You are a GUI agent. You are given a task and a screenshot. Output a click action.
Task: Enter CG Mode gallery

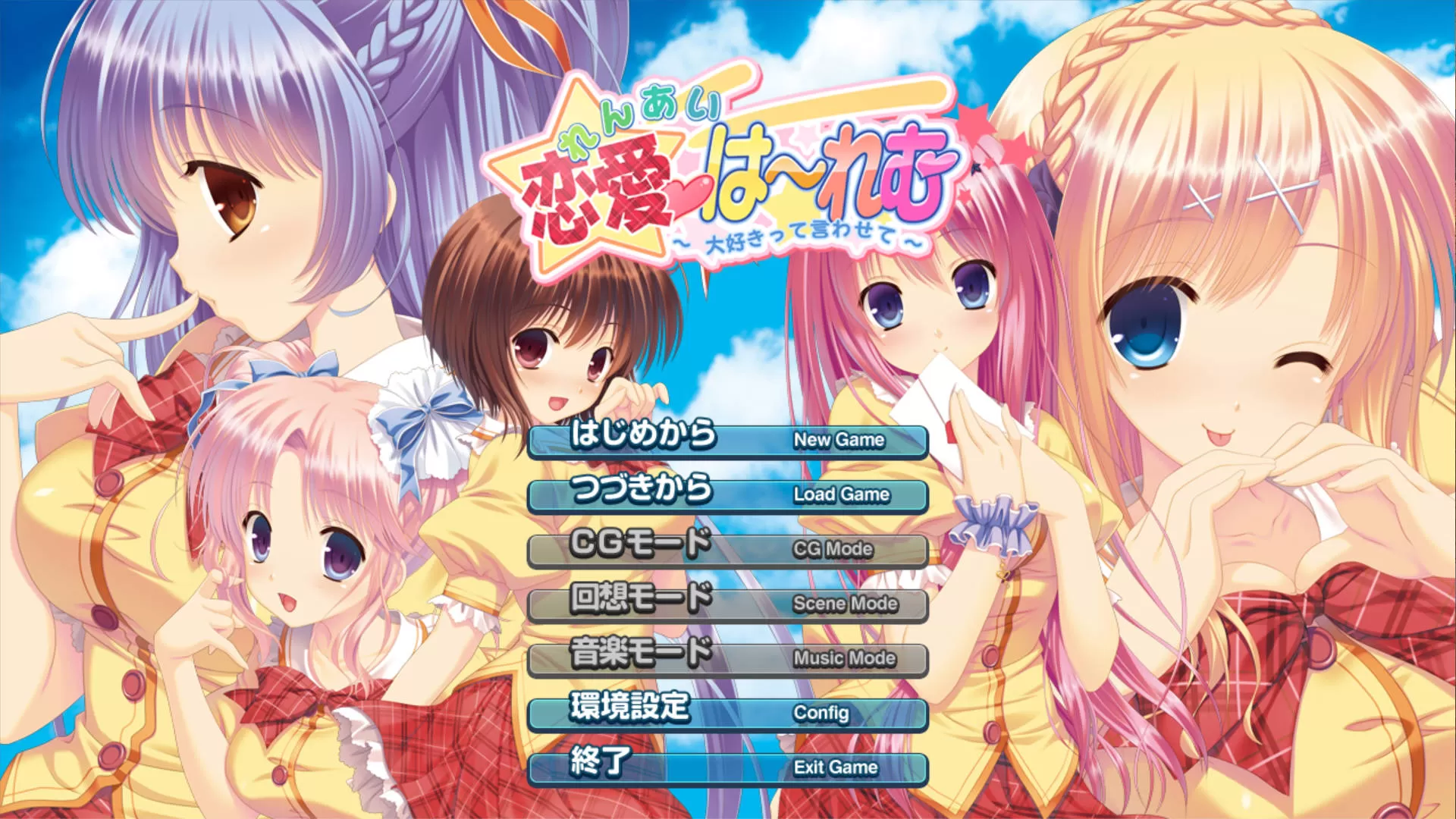tap(728, 550)
